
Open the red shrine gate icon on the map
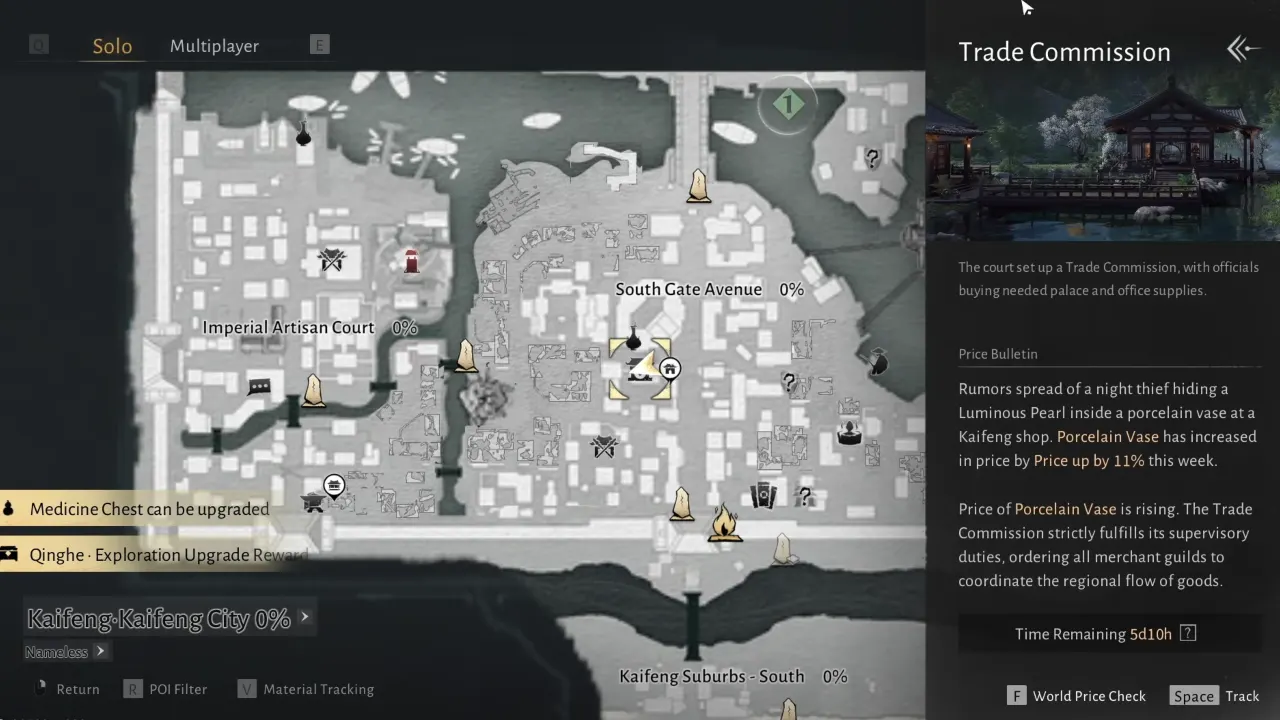413,262
